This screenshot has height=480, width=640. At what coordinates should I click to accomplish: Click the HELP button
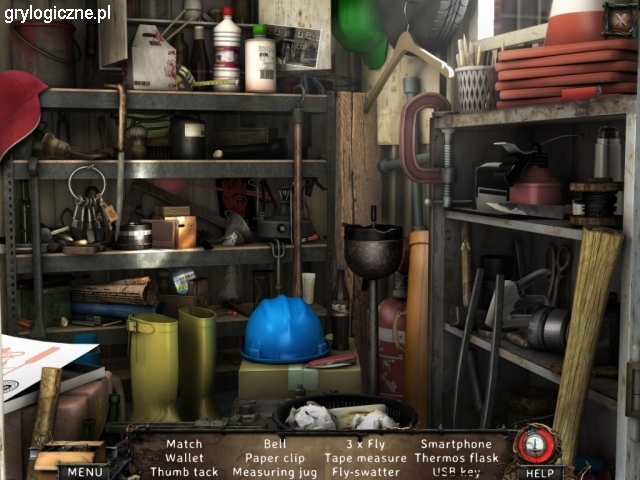(540, 472)
